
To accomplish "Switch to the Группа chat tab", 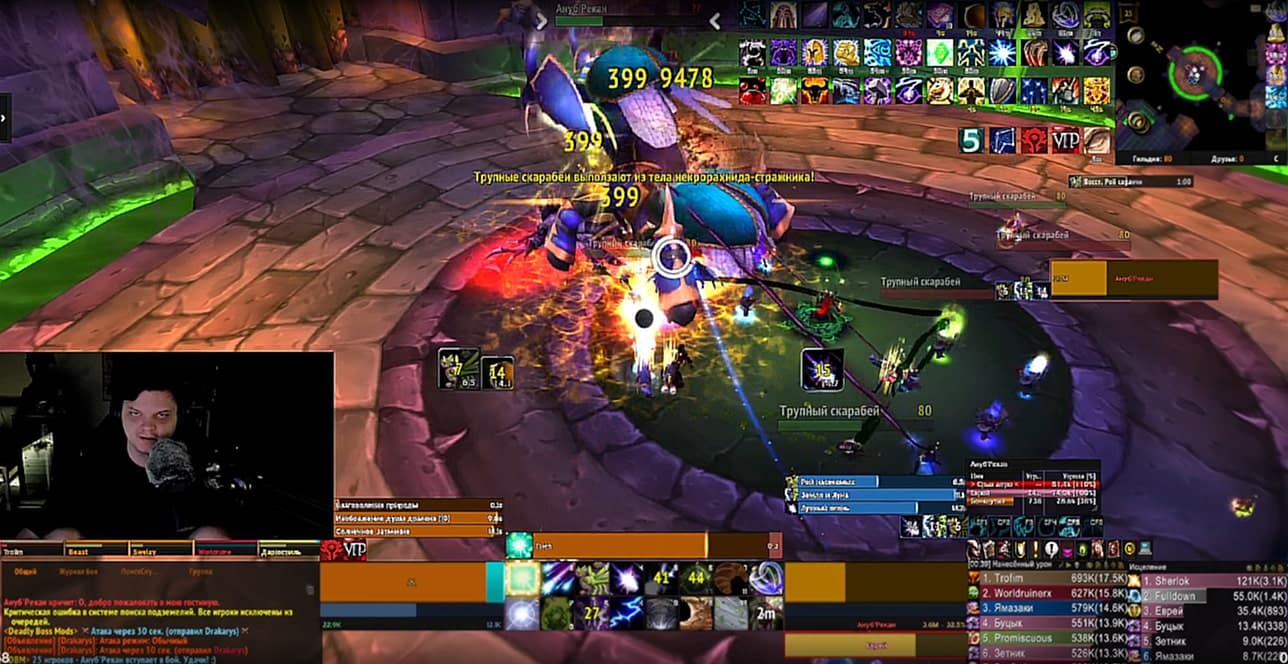I will click(200, 572).
